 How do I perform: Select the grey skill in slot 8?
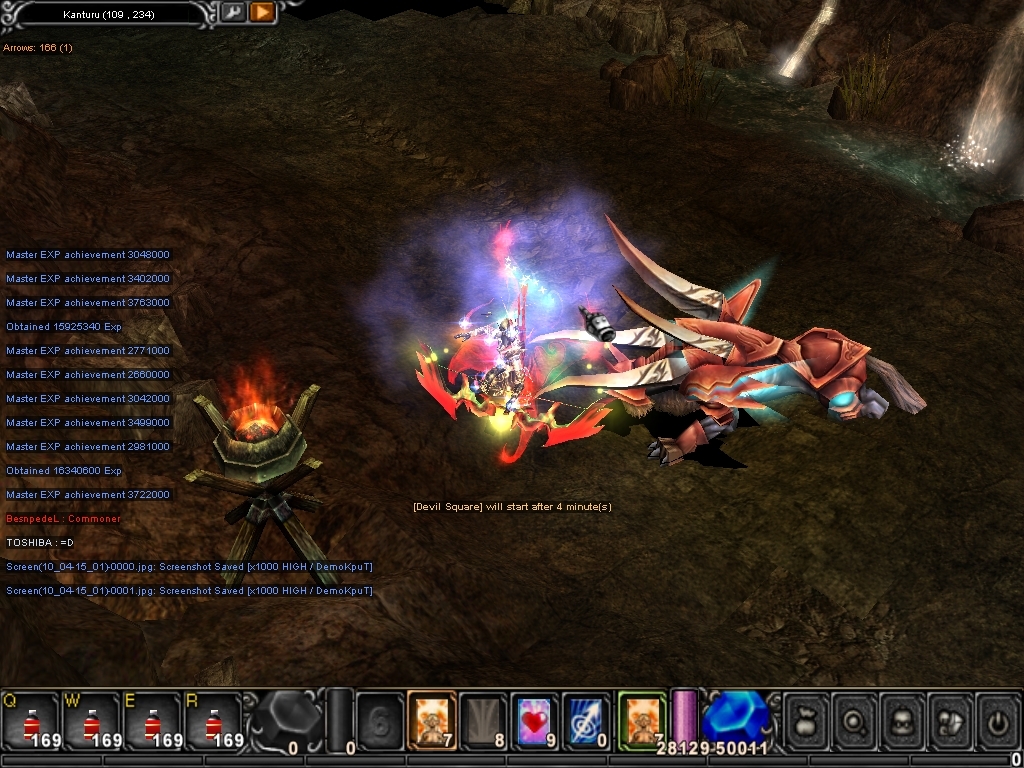pyautogui.click(x=484, y=720)
